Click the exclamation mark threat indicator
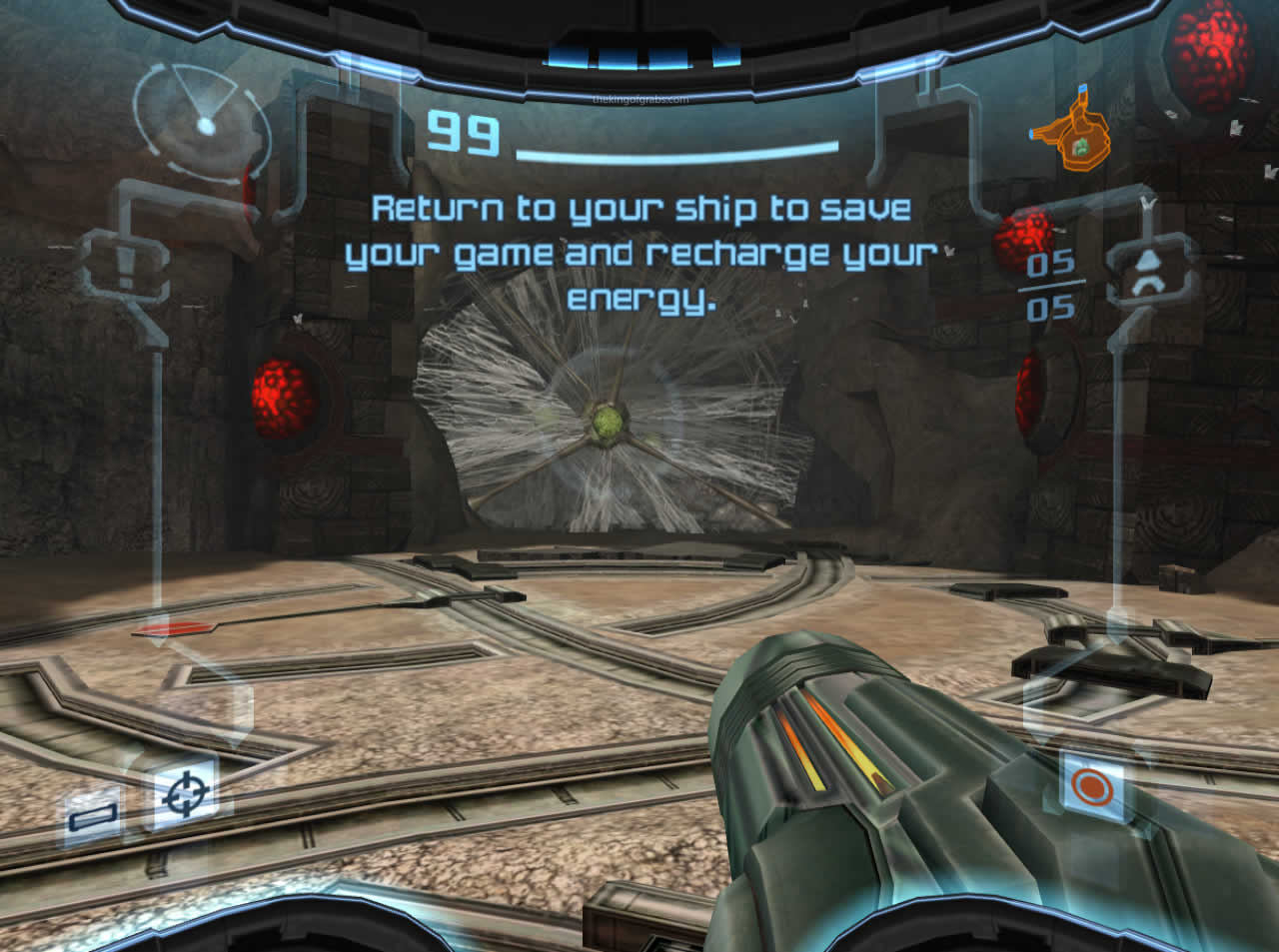This screenshot has height=952, width=1279. coord(126,267)
